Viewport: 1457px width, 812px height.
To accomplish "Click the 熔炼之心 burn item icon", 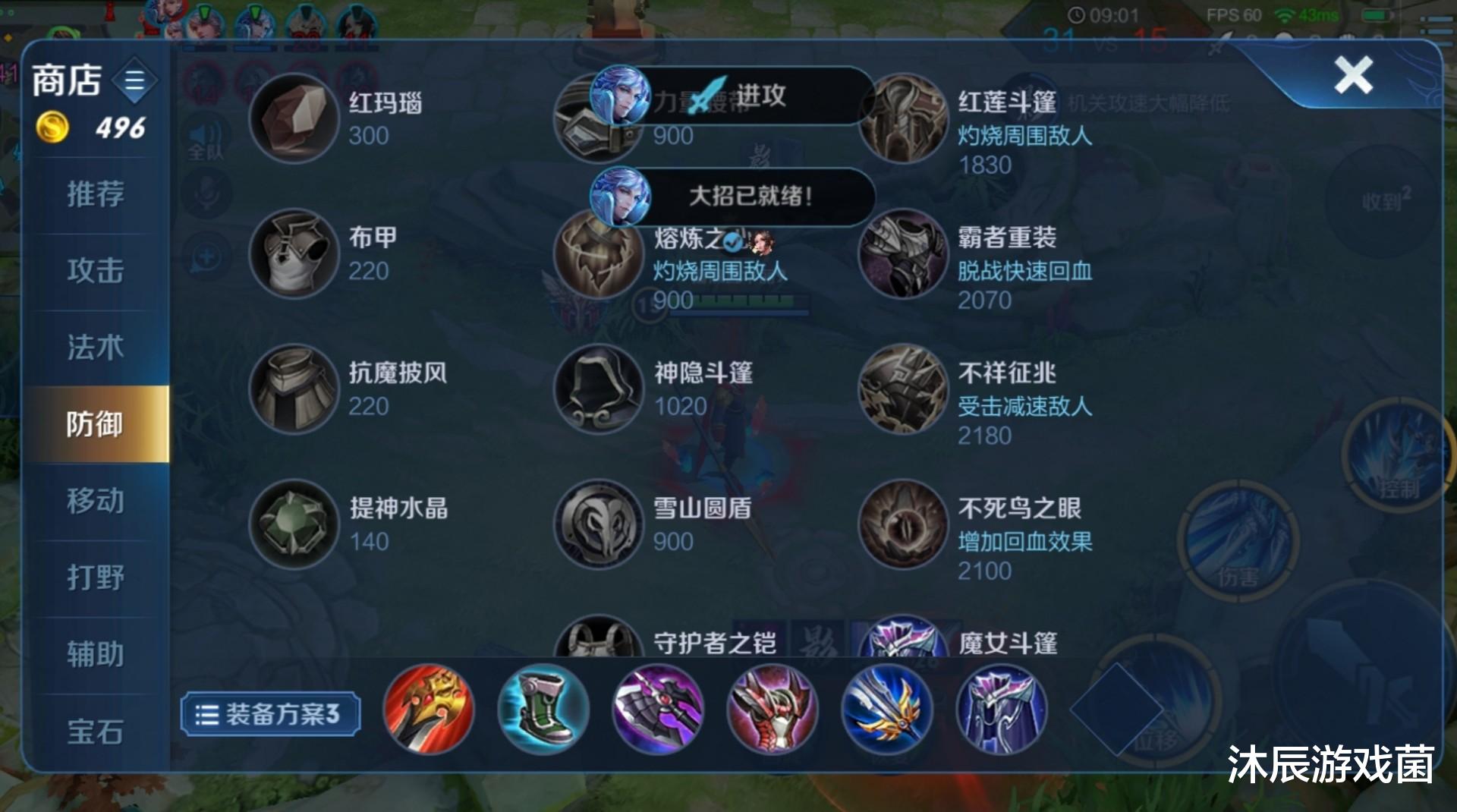I will pos(599,255).
